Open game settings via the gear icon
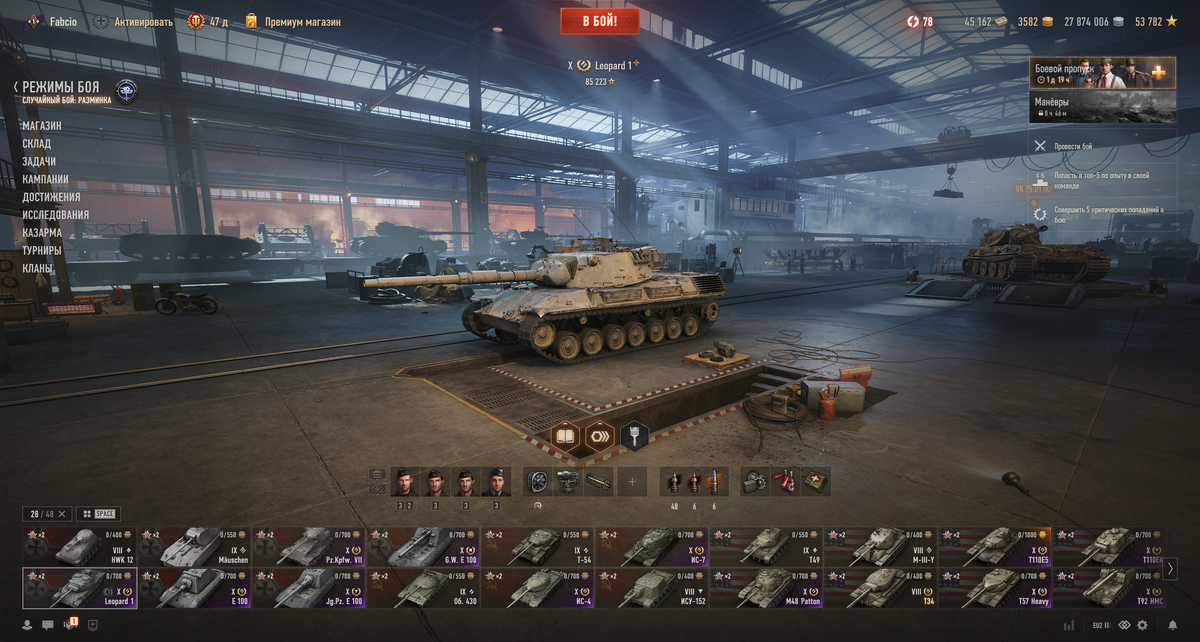The width and height of the screenshot is (1200, 642). point(1142,625)
